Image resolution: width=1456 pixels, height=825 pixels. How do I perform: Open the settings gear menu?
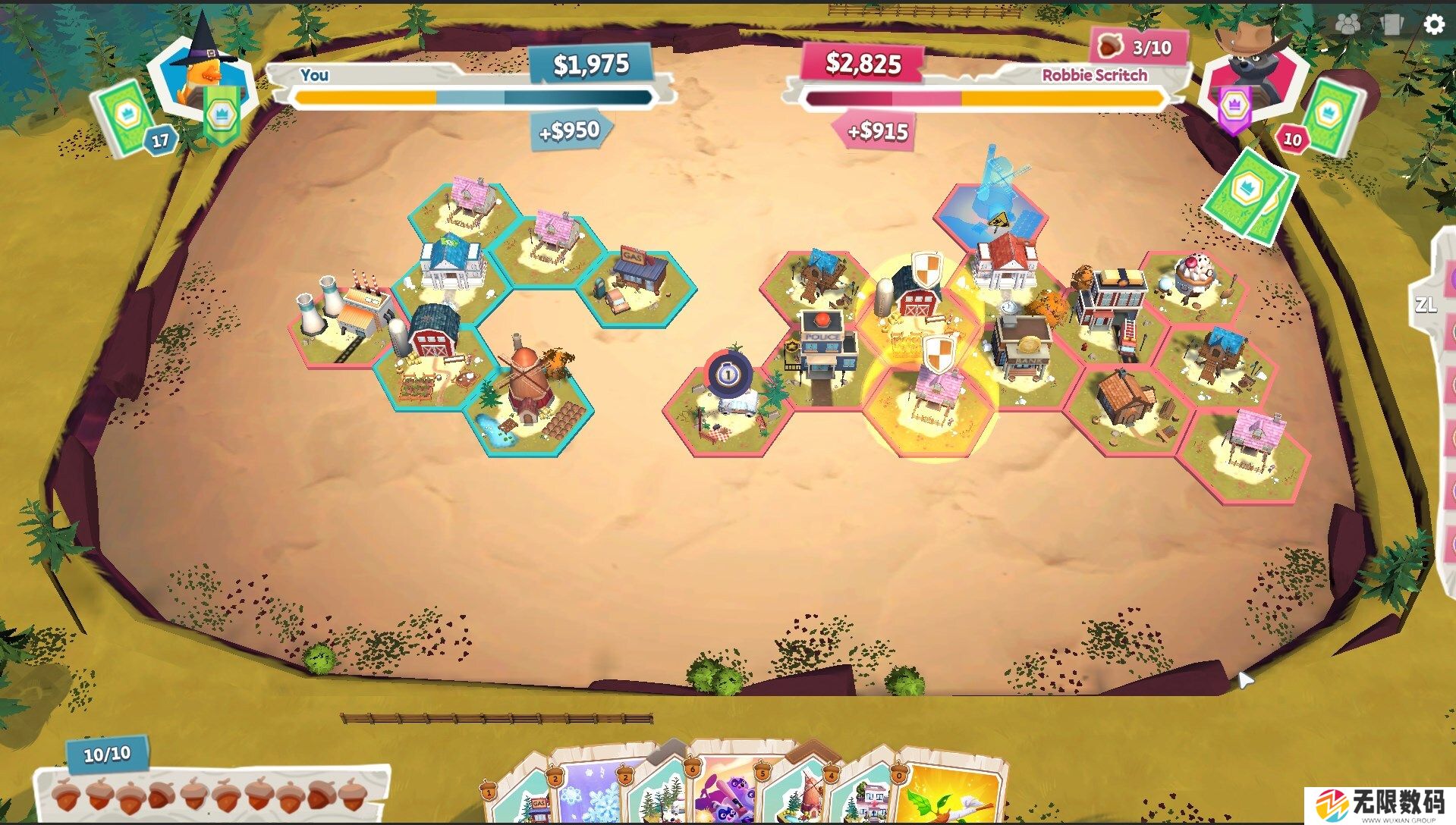(1433, 24)
